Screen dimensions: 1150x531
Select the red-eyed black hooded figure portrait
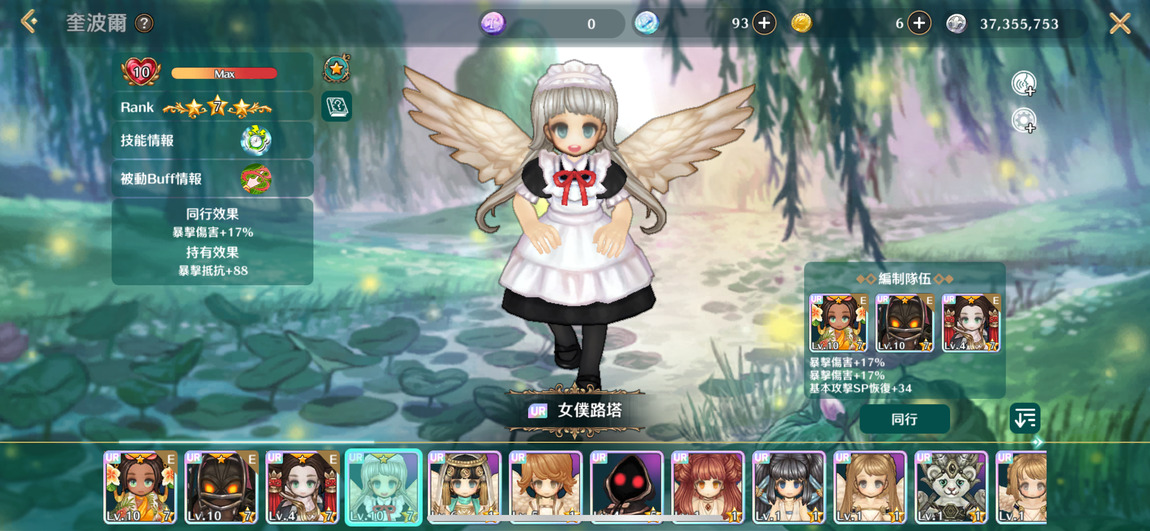click(x=627, y=487)
